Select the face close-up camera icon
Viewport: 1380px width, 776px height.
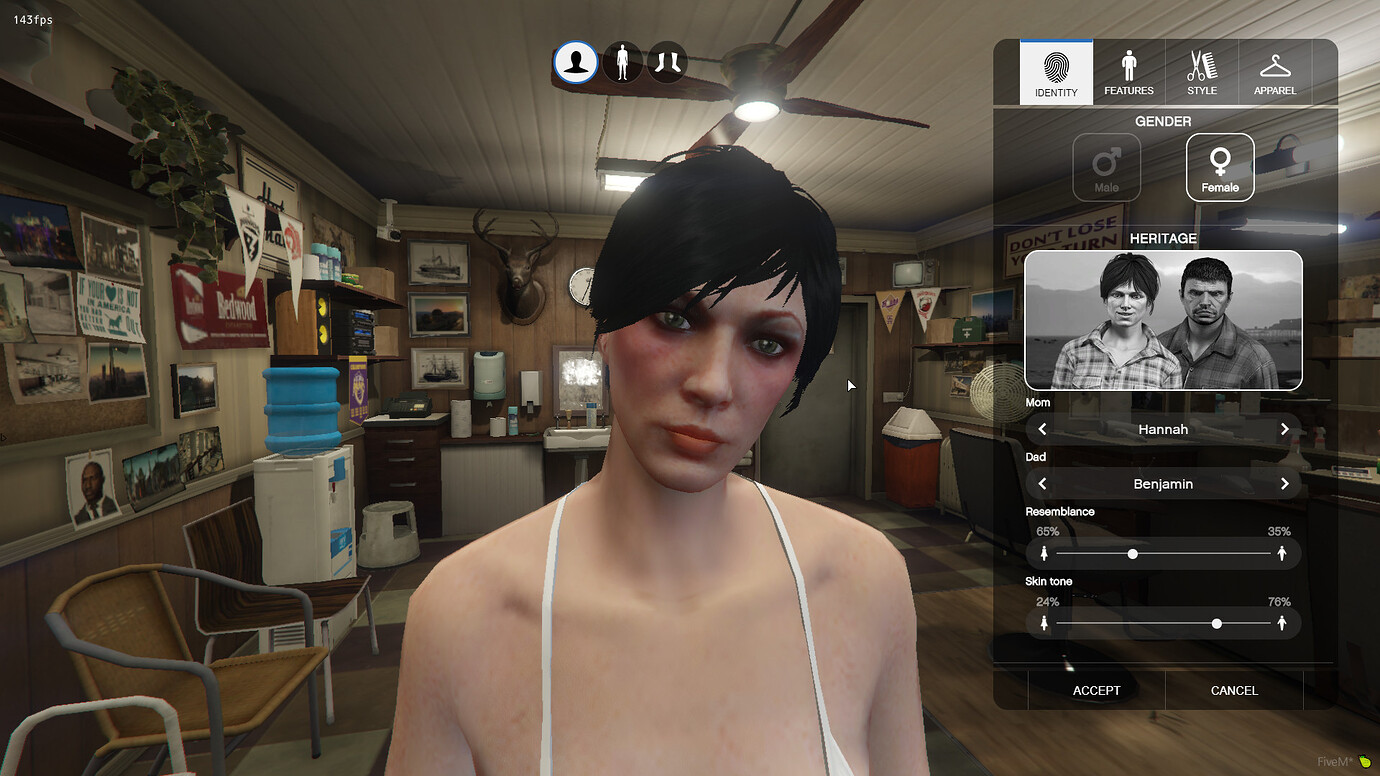[575, 62]
